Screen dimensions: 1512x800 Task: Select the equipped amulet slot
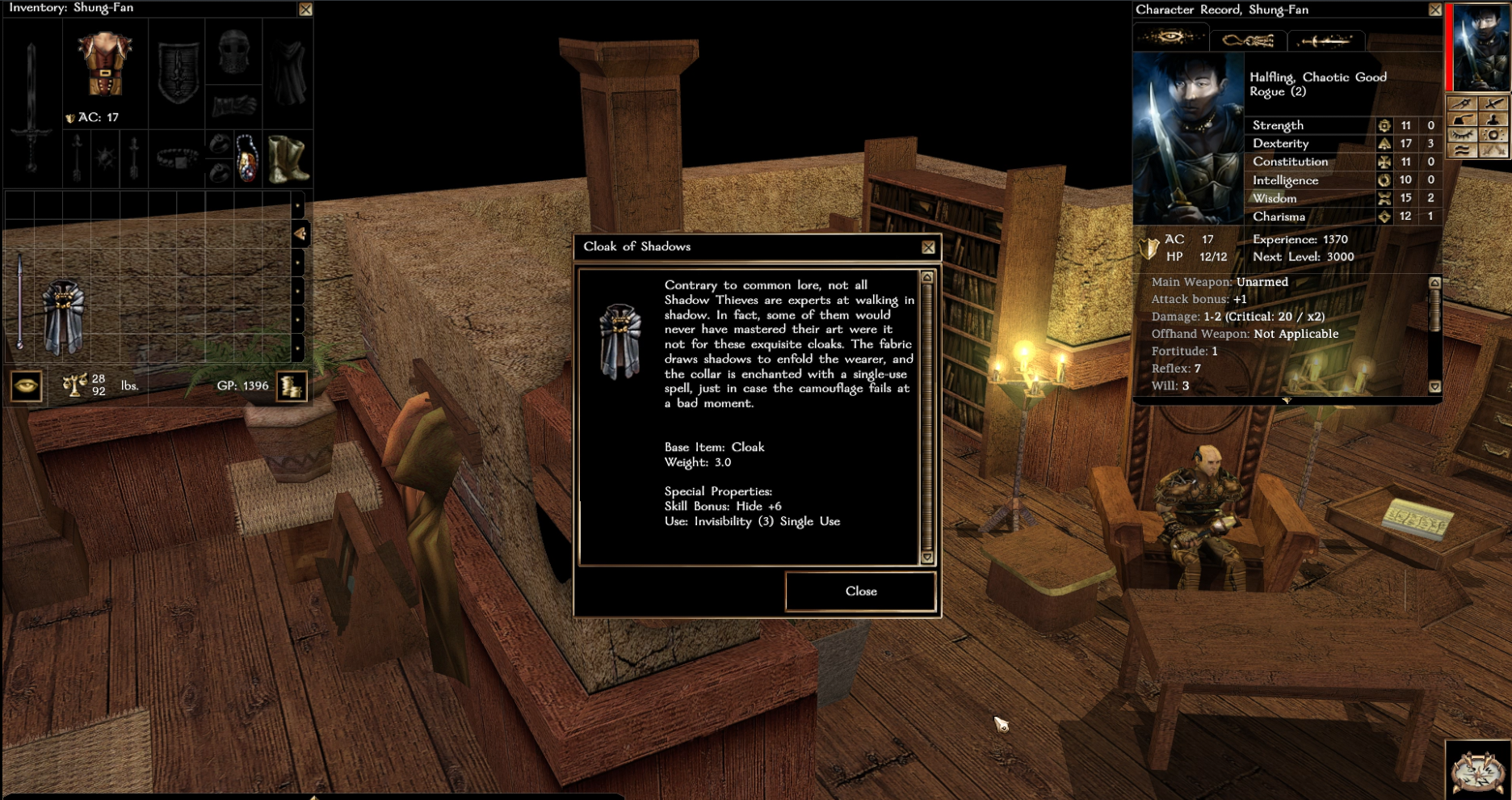[x=247, y=158]
